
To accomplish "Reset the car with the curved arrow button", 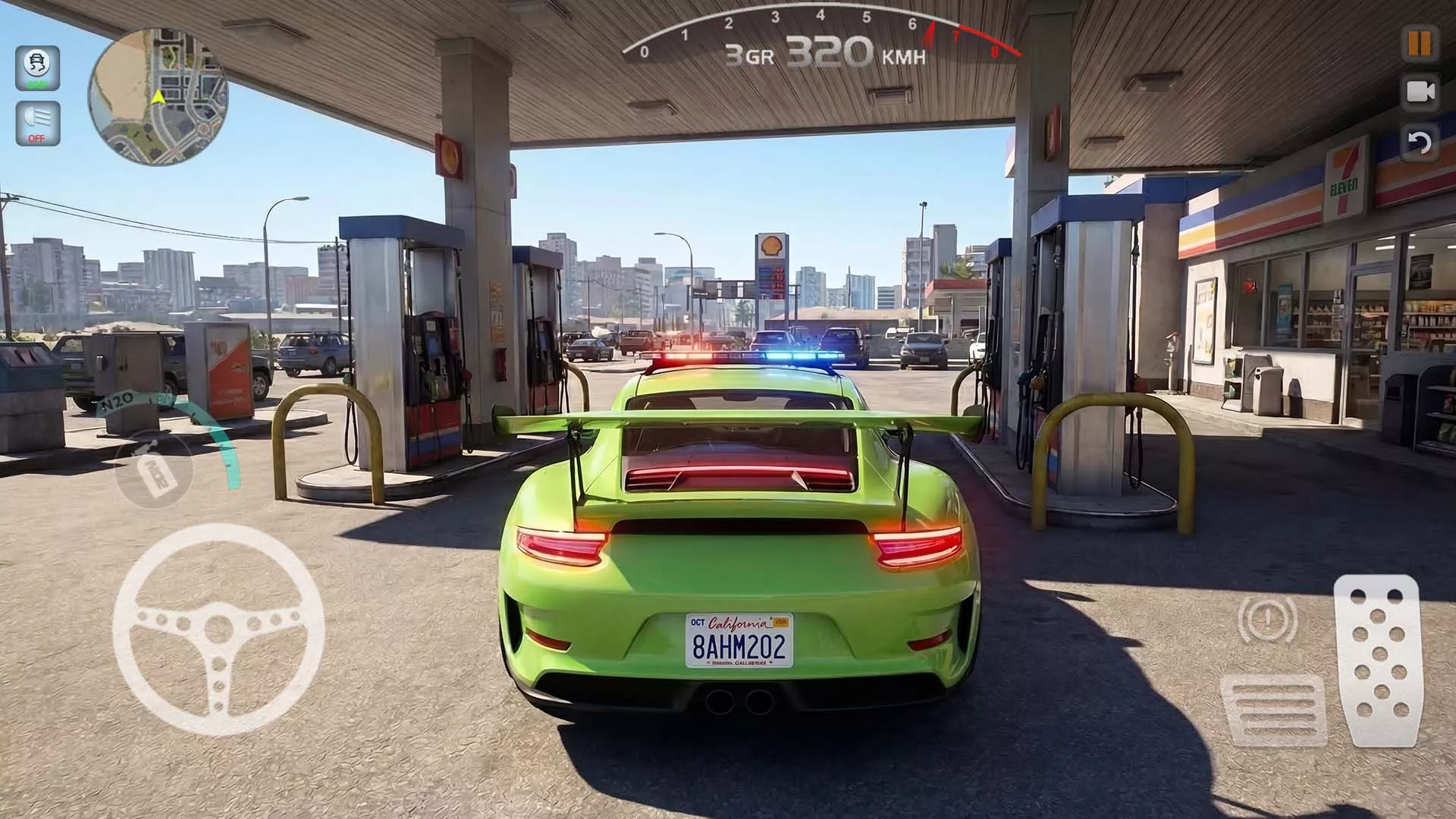I will (x=1419, y=143).
